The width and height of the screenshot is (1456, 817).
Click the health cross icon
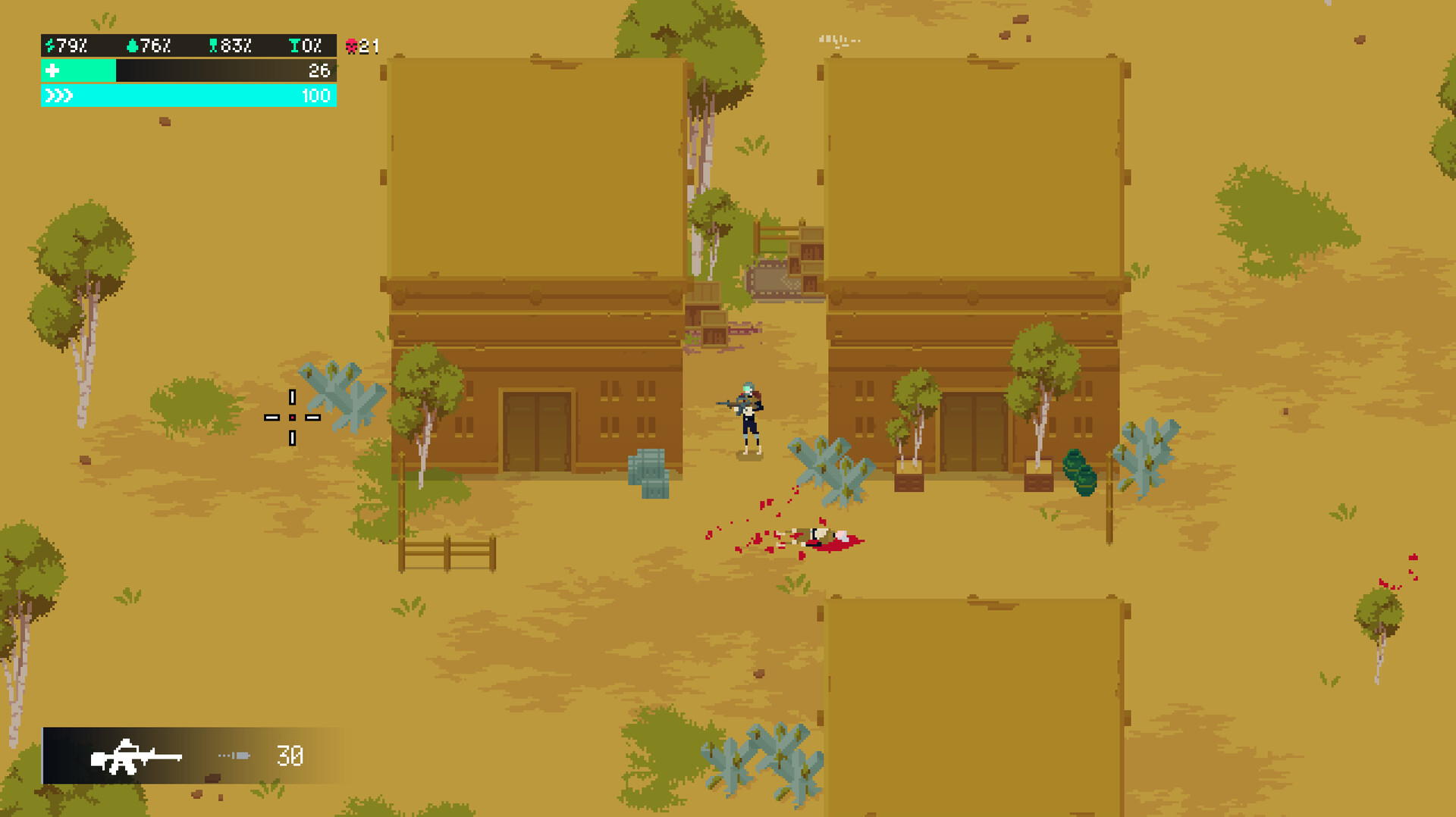click(52, 71)
